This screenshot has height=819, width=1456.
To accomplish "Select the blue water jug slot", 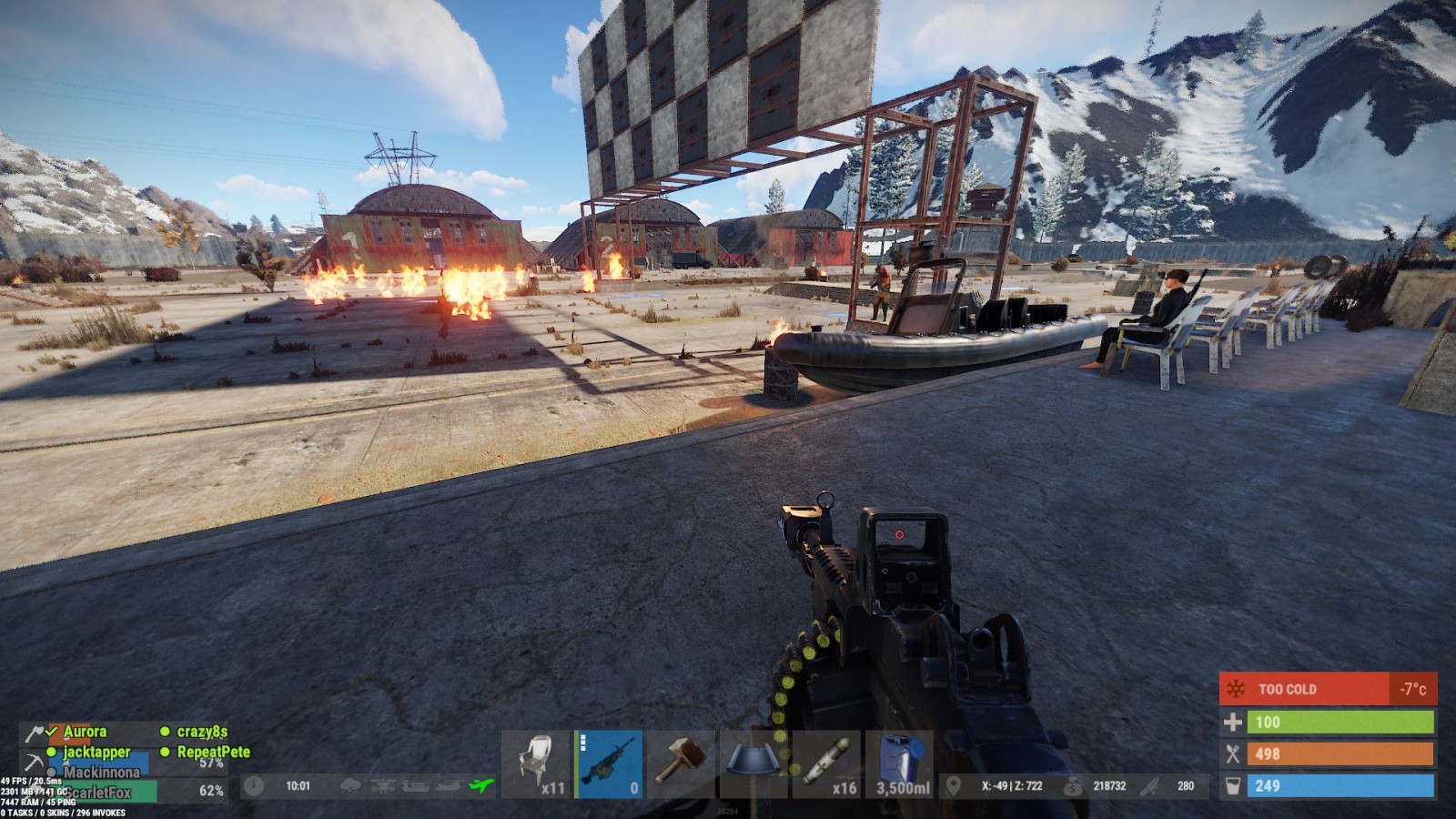I will [900, 763].
